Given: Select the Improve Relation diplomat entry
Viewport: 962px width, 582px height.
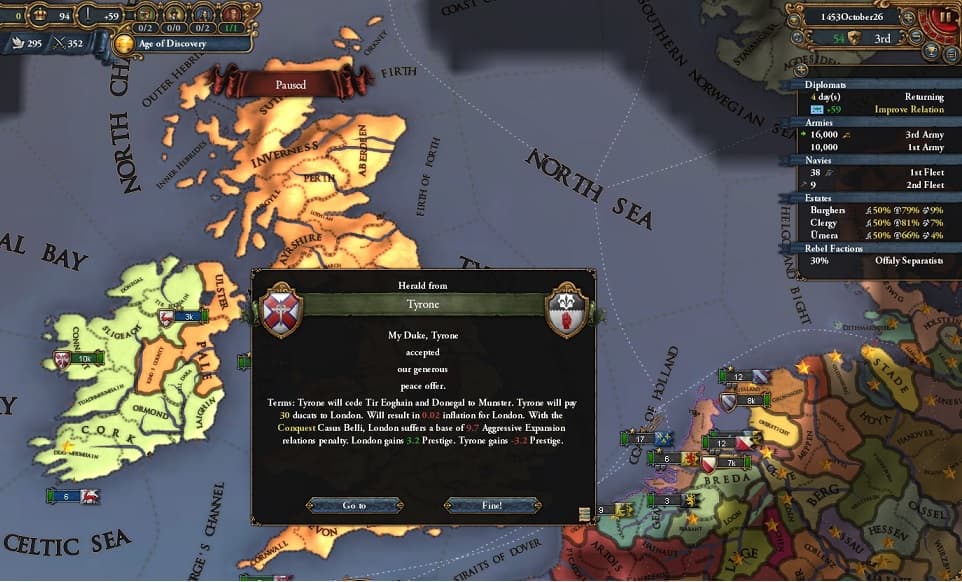Looking at the screenshot, I should click(x=880, y=109).
